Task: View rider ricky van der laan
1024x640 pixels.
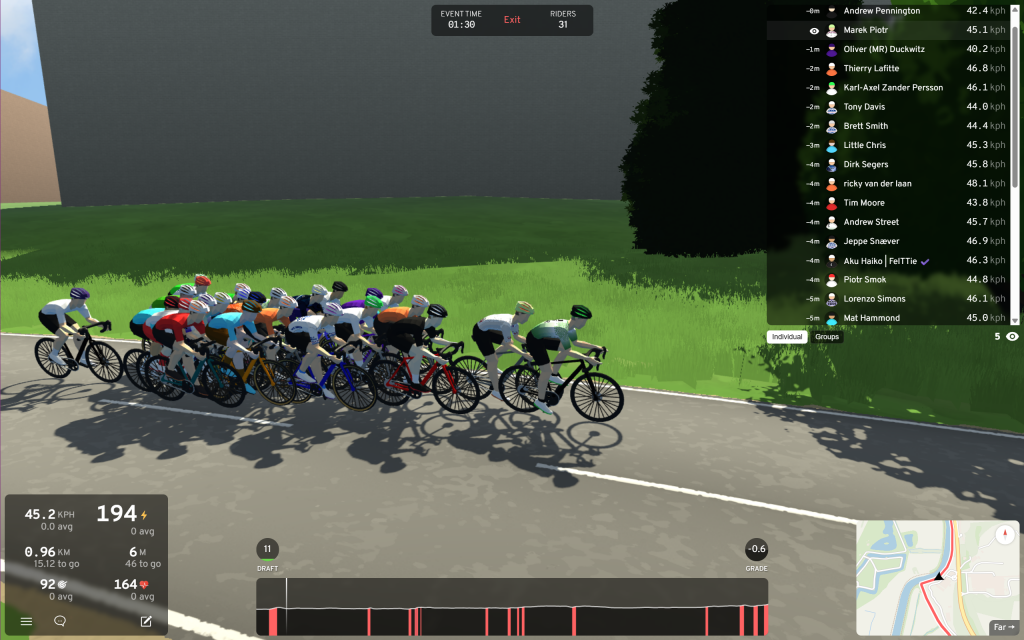Action: pos(877,184)
